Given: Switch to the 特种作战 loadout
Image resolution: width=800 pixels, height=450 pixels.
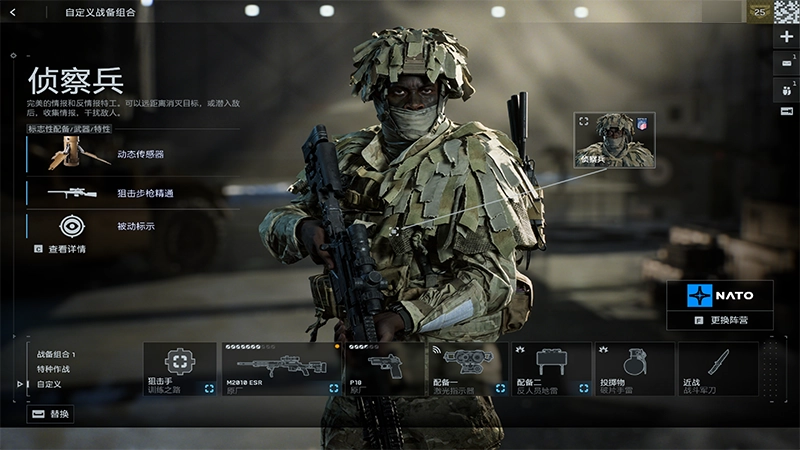Looking at the screenshot, I should coord(54,369).
